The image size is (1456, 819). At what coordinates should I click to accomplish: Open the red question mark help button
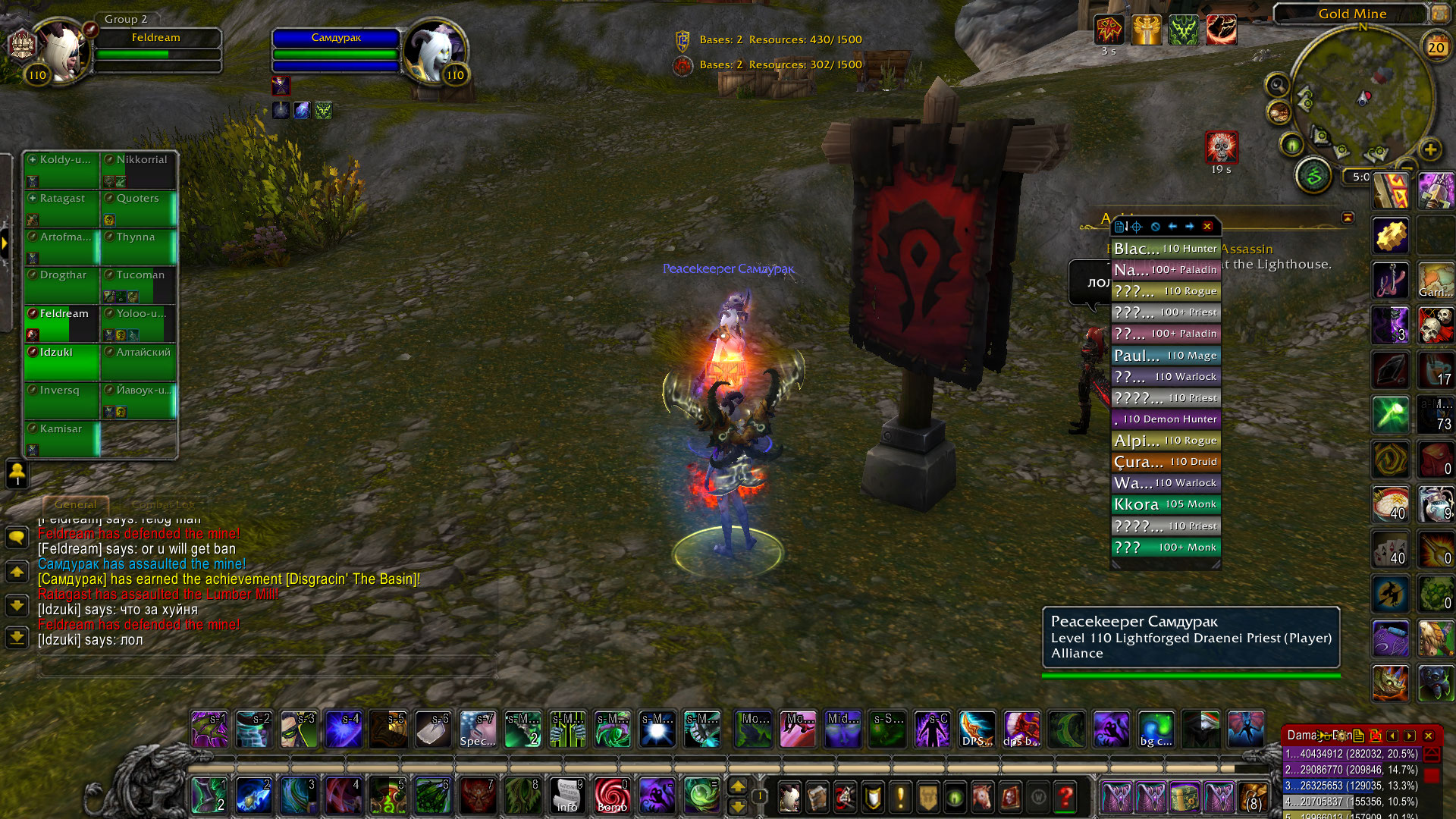1065,796
